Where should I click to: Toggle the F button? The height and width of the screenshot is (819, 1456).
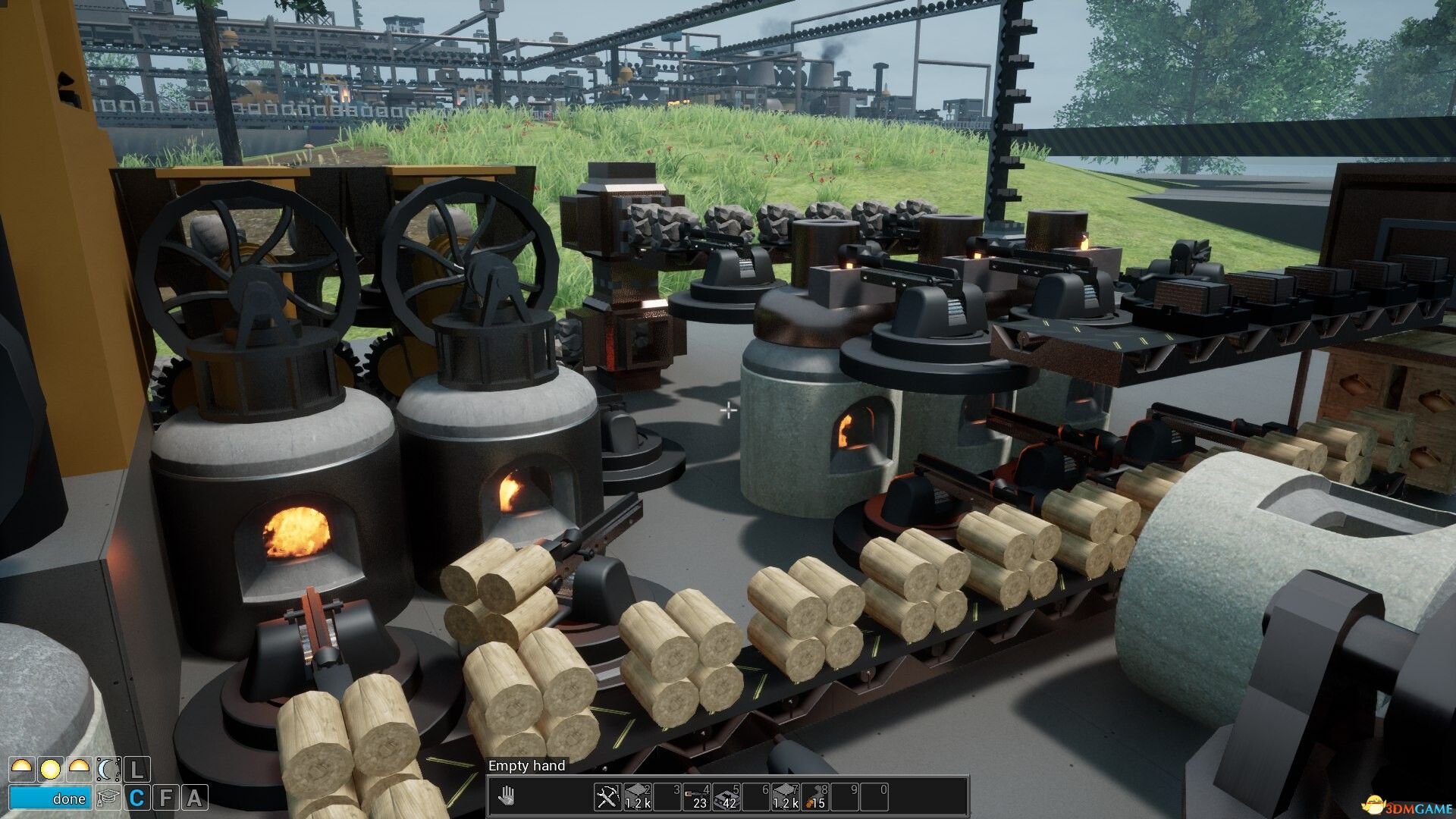(165, 798)
